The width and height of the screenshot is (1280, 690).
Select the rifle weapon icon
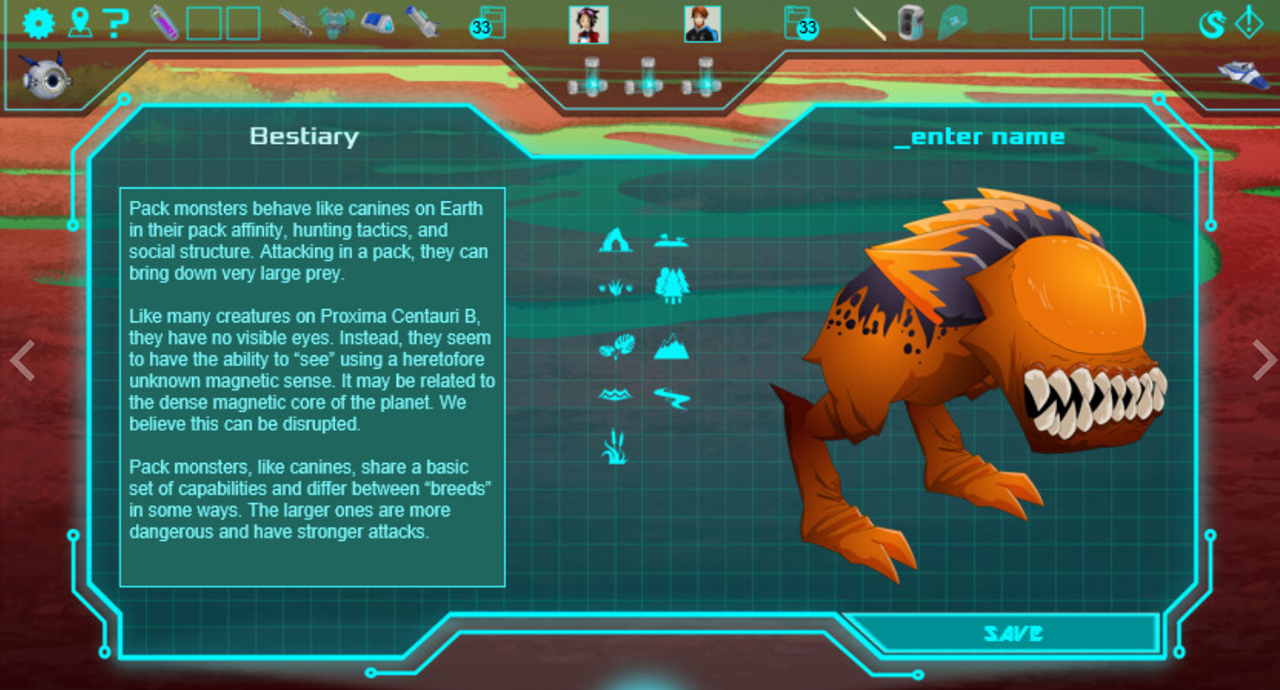pyautogui.click(x=295, y=22)
